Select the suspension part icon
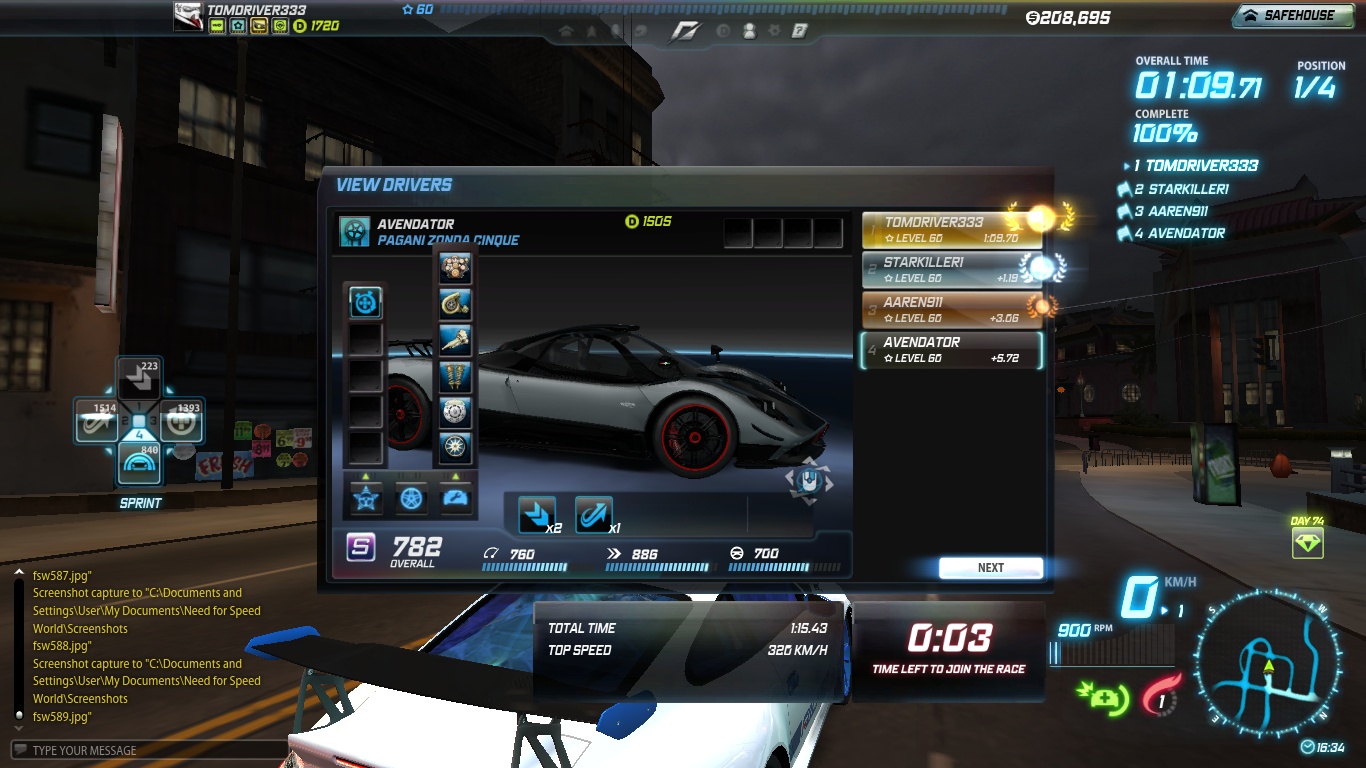 coord(455,376)
